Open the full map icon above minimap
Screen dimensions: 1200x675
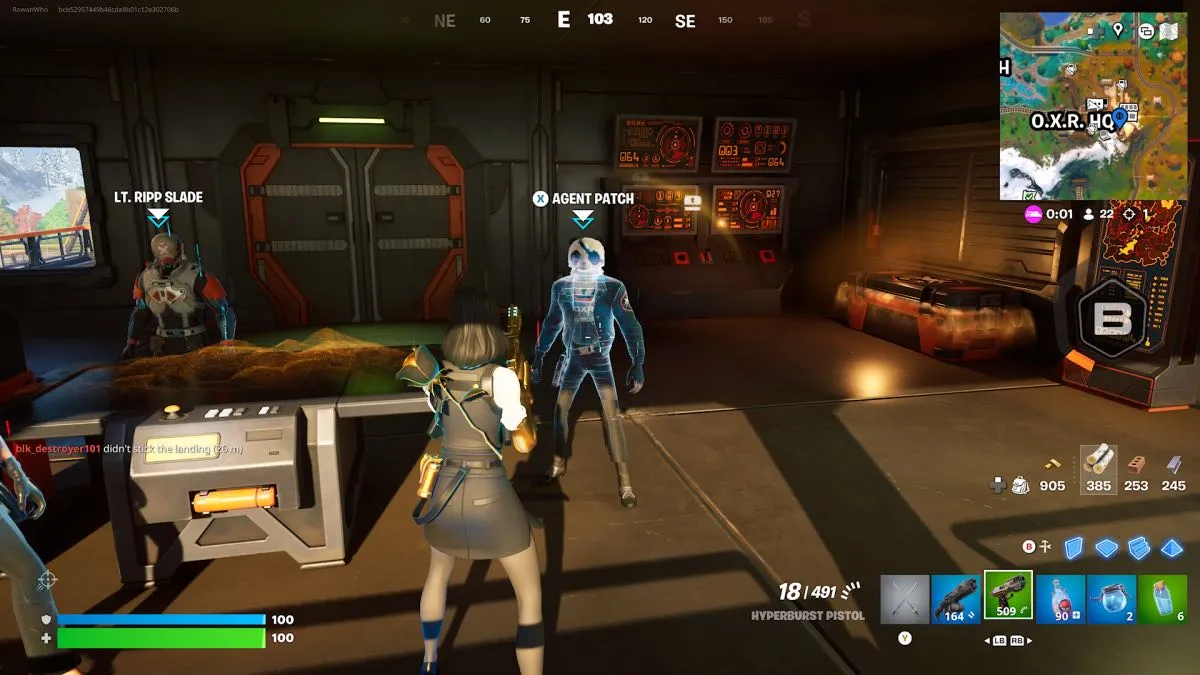point(1168,30)
